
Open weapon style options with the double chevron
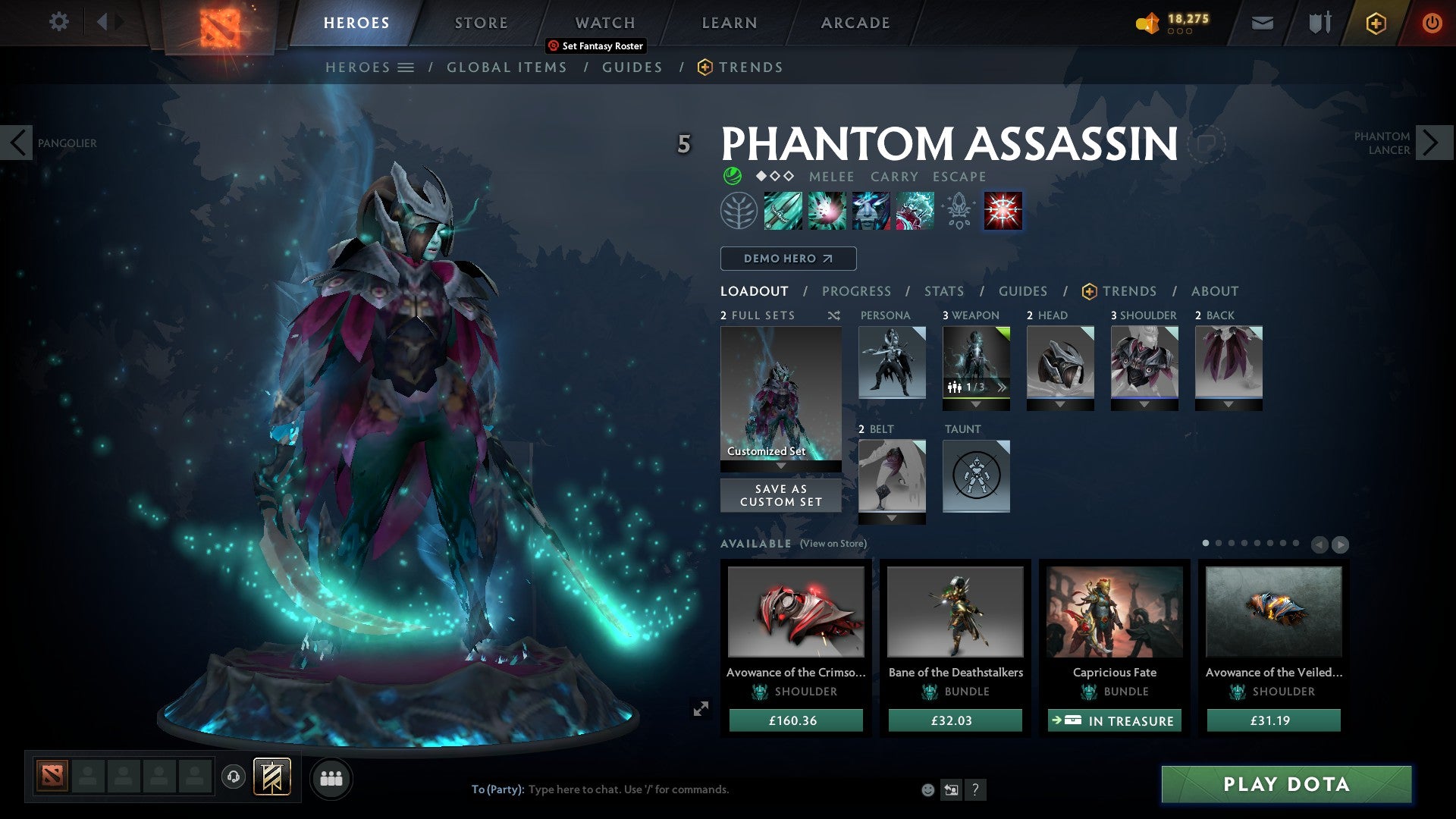(x=1003, y=387)
